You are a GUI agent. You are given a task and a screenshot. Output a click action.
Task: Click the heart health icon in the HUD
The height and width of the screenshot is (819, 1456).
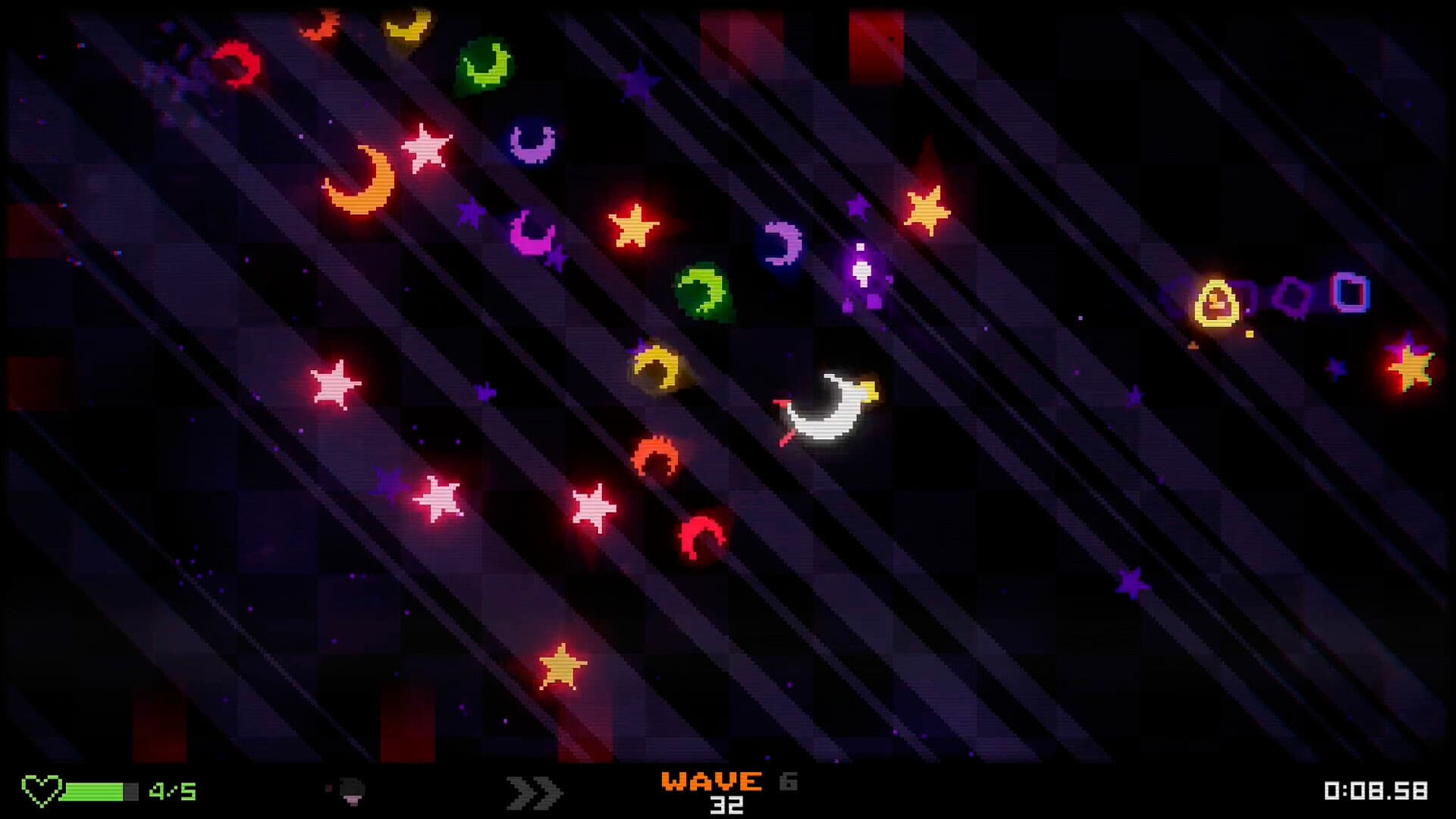pyautogui.click(x=43, y=791)
